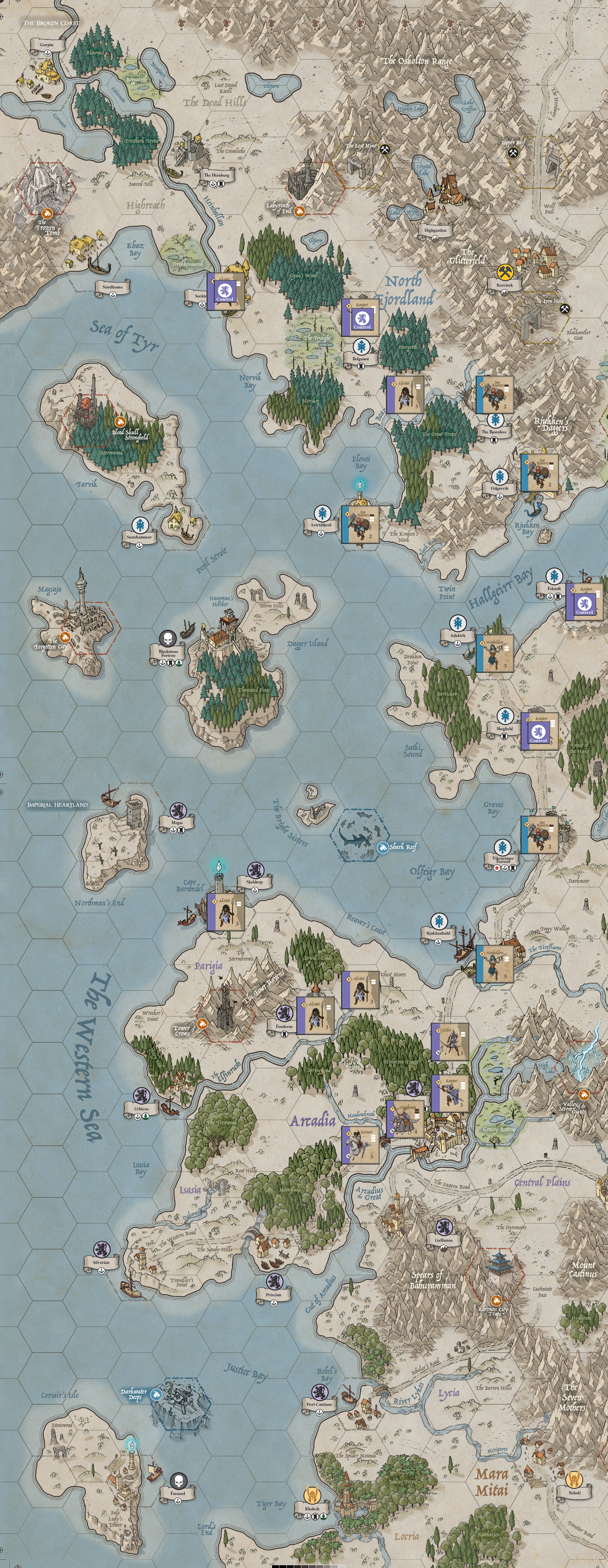Image resolution: width=608 pixels, height=1568 pixels.
Task: Click the Control marker at Felstoft
Action: click(585, 602)
